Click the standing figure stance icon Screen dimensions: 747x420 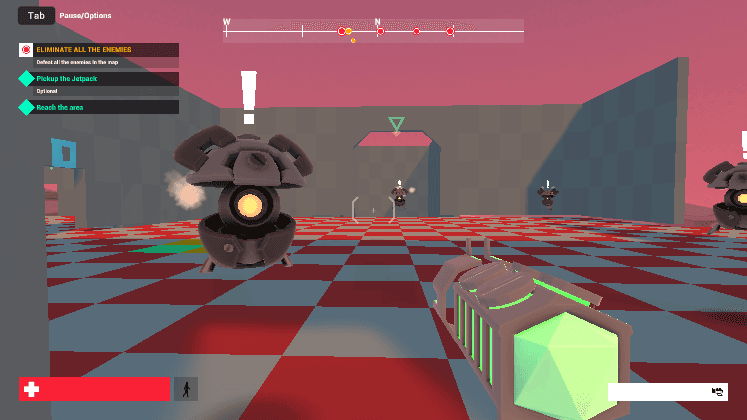pos(186,389)
